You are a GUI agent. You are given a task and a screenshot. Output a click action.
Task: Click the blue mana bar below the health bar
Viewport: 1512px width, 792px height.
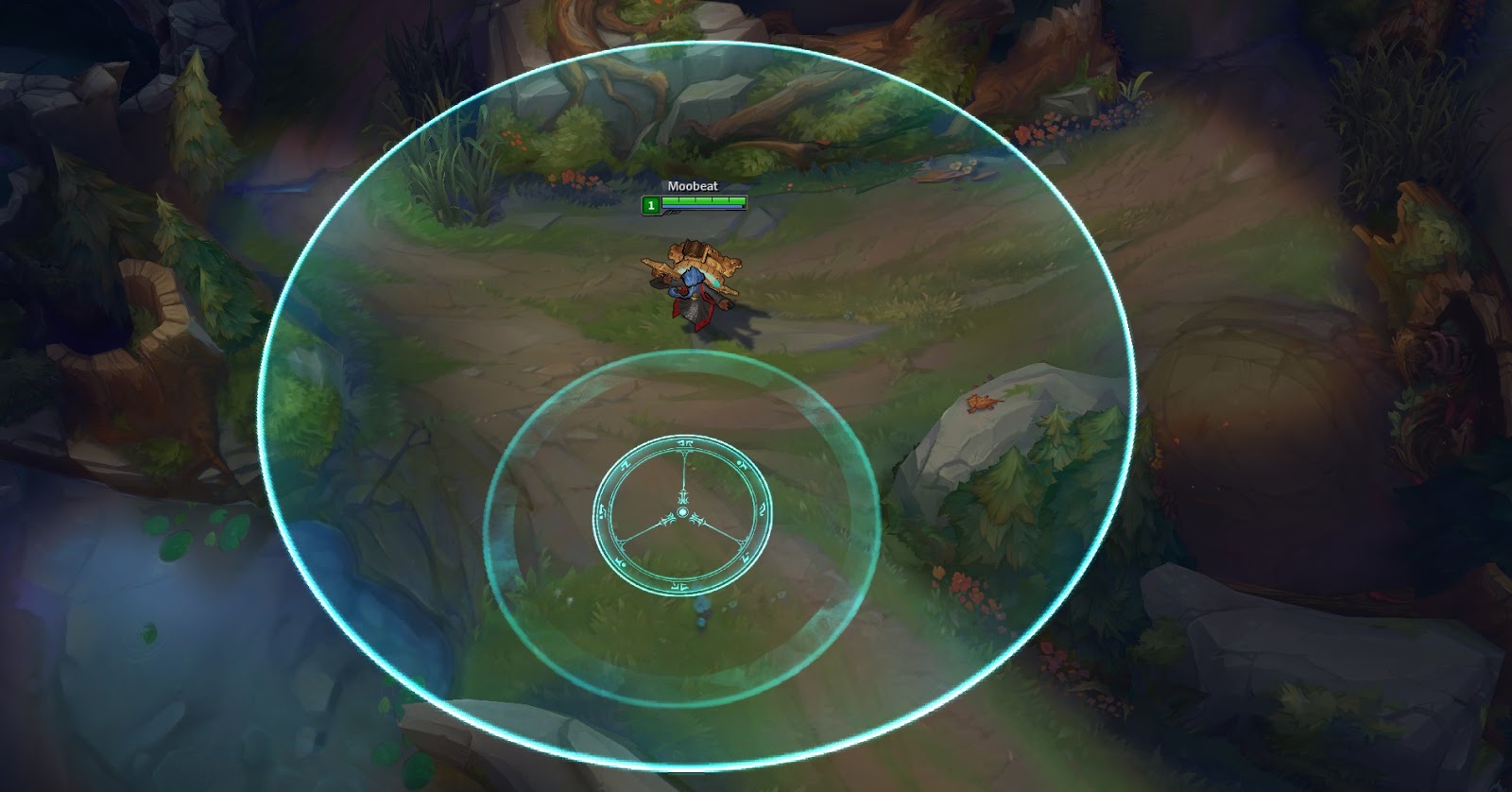point(704,207)
